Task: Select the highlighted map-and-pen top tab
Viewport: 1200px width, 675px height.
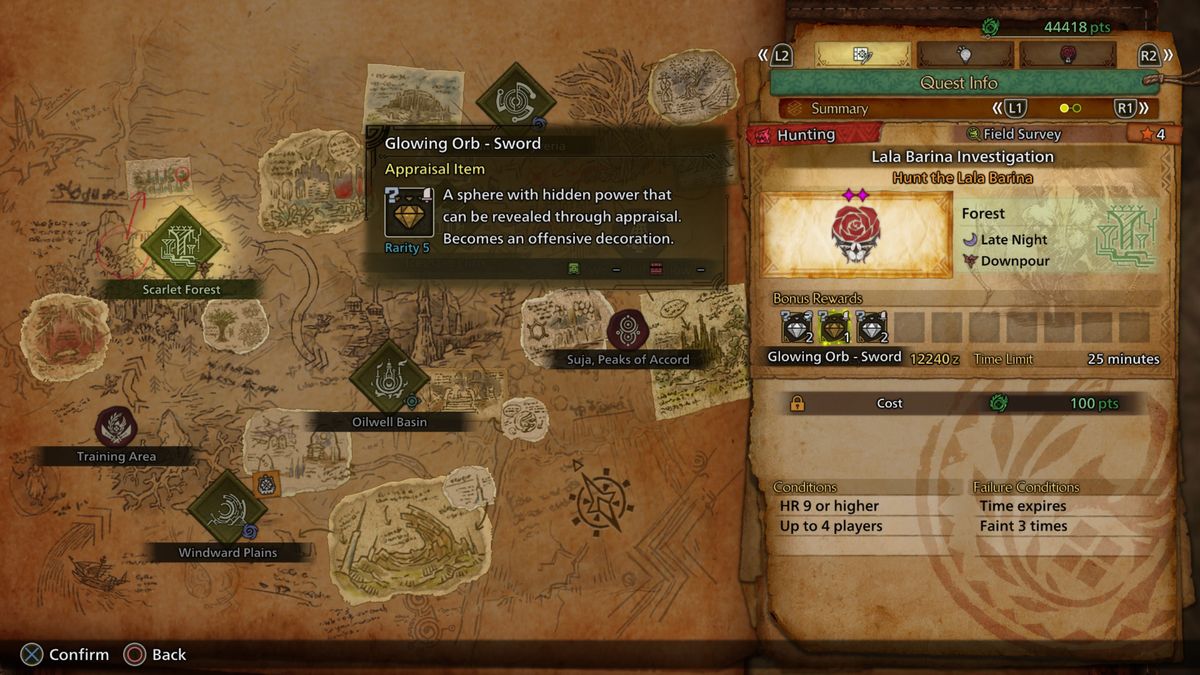Action: point(861,55)
